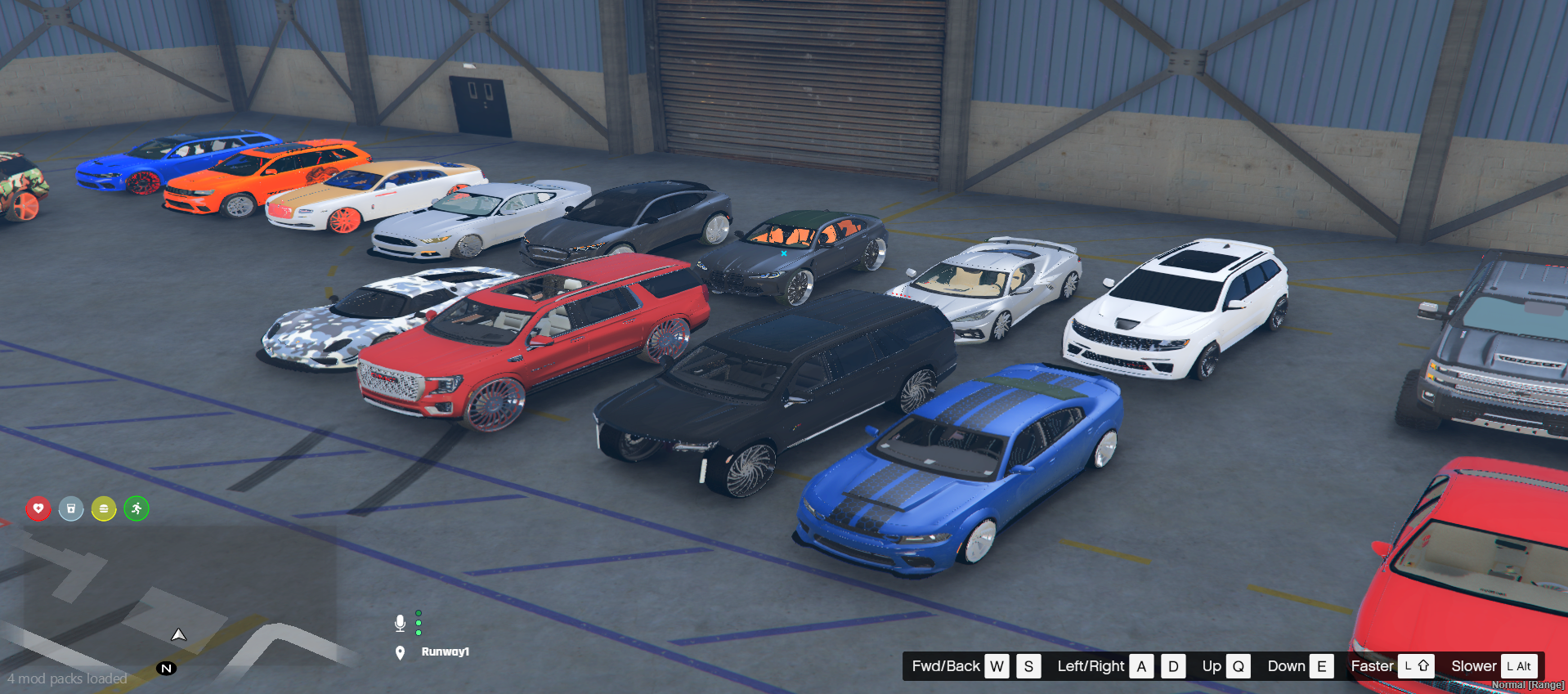Image resolution: width=1568 pixels, height=694 pixels.
Task: Toggle the middle green voice dot
Action: coord(418,623)
